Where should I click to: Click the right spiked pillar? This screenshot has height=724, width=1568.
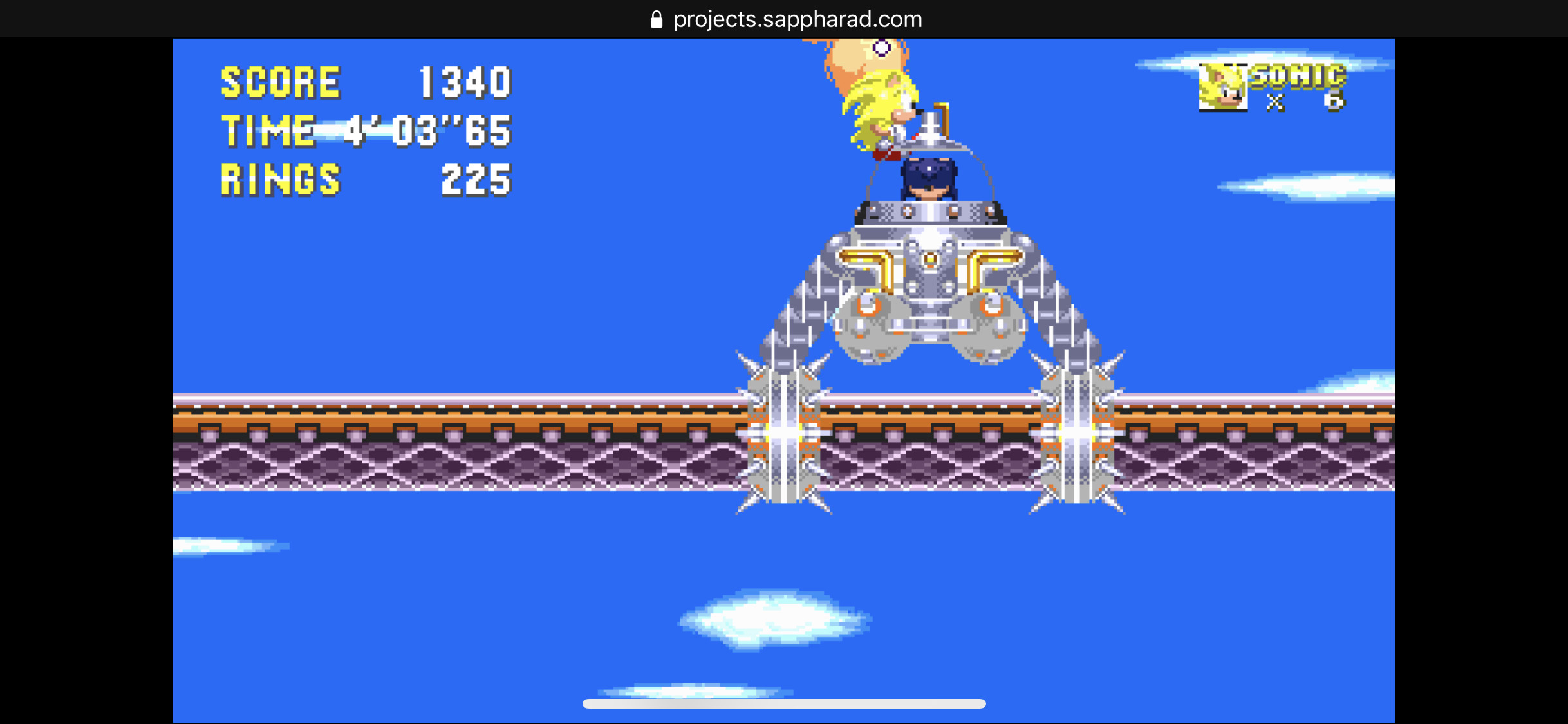click(x=1075, y=431)
